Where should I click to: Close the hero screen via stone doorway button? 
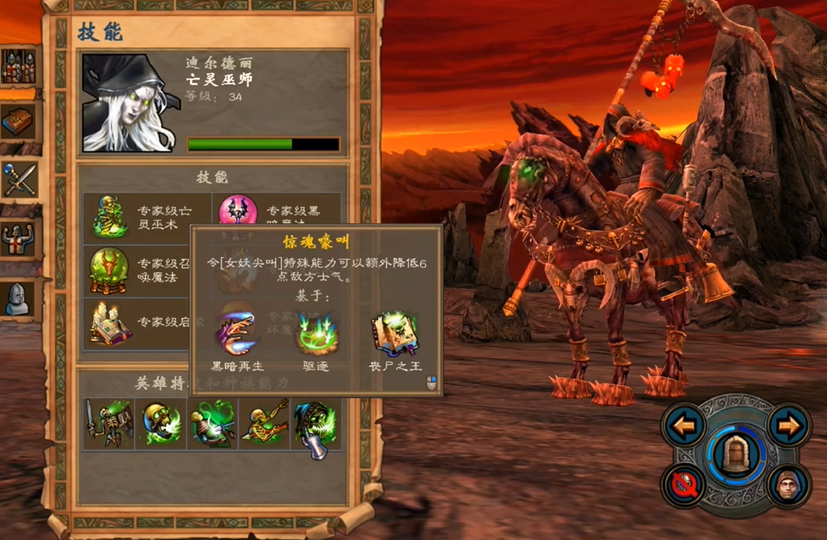click(x=736, y=455)
